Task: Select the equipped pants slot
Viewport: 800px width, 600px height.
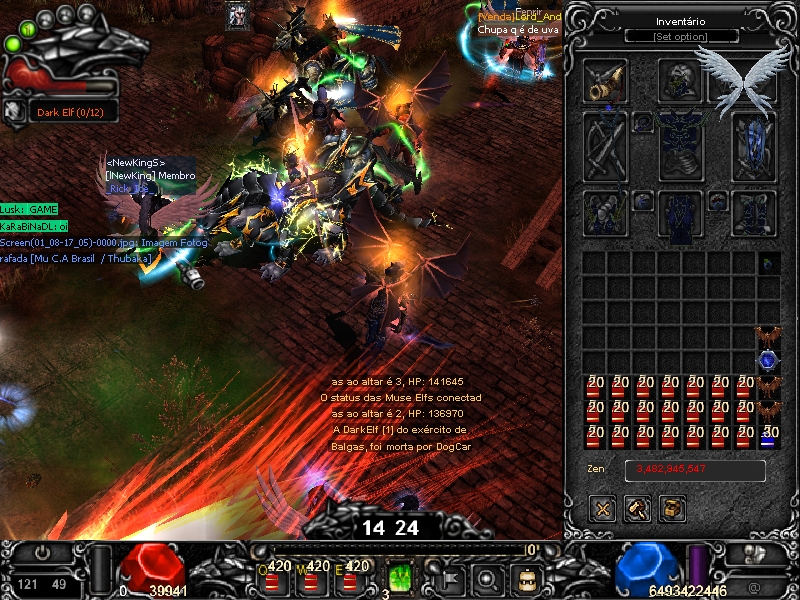Action: point(680,213)
